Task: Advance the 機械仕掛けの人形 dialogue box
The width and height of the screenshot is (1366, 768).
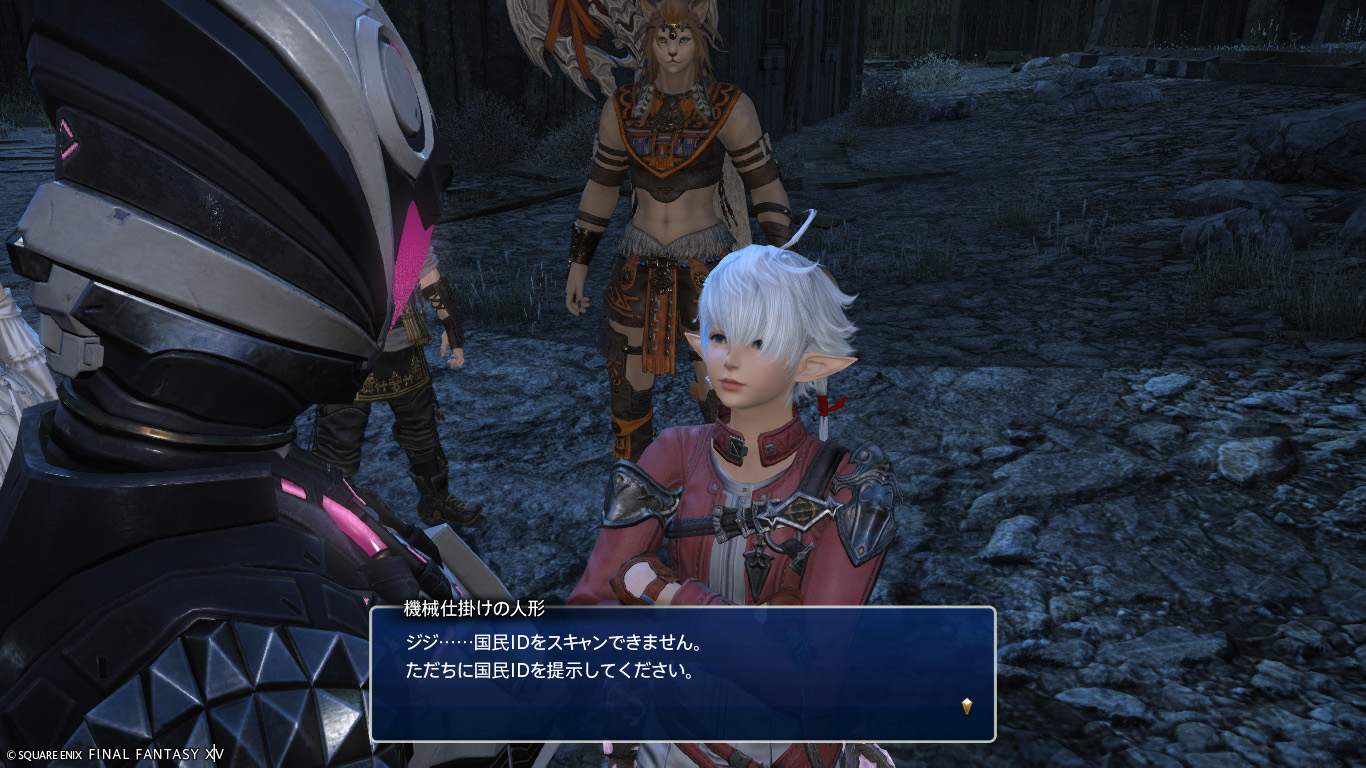Action: [x=682, y=674]
